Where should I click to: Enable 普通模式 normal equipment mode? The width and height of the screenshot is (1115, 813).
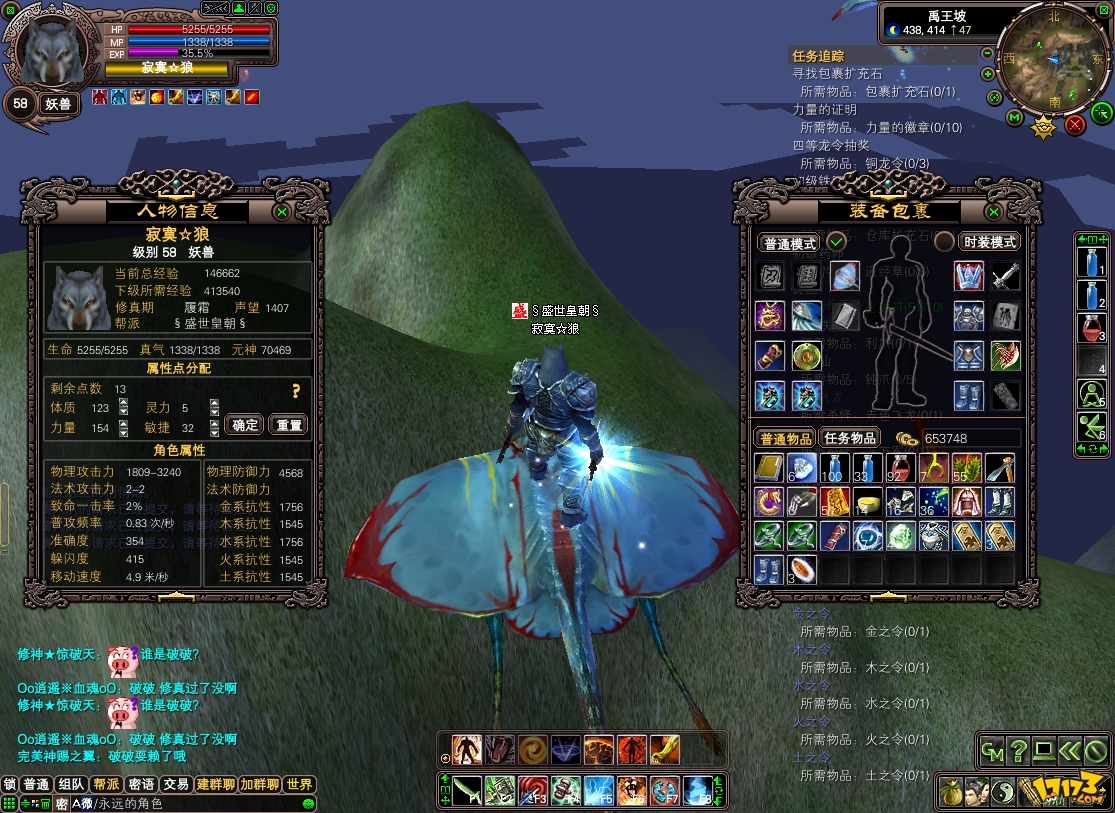(x=790, y=243)
